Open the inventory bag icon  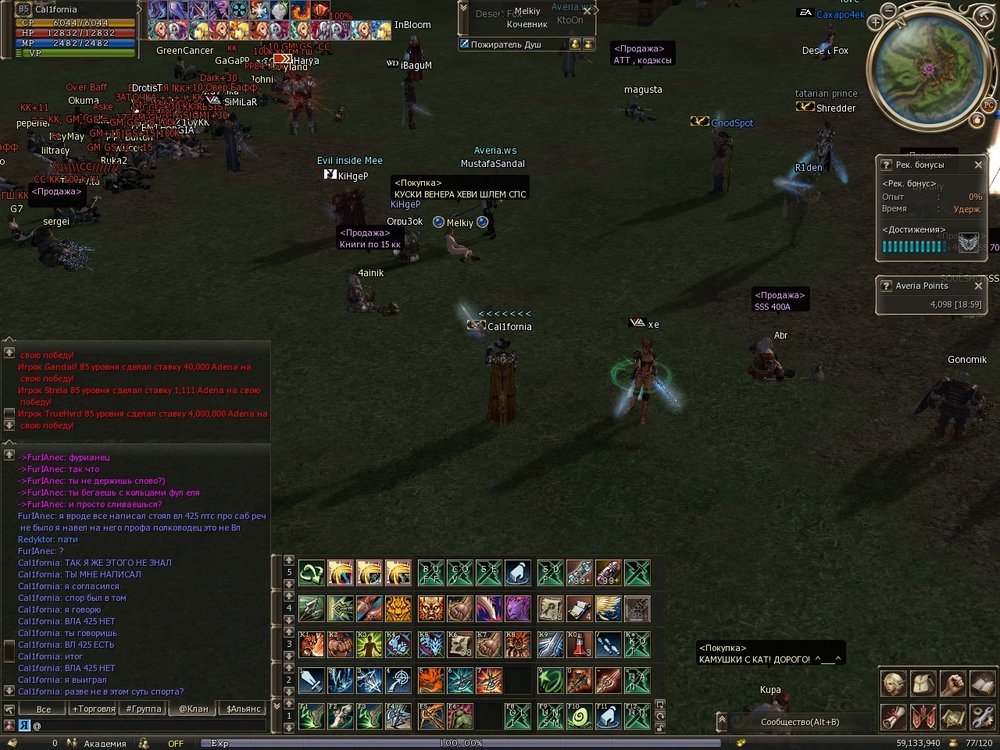[x=923, y=683]
